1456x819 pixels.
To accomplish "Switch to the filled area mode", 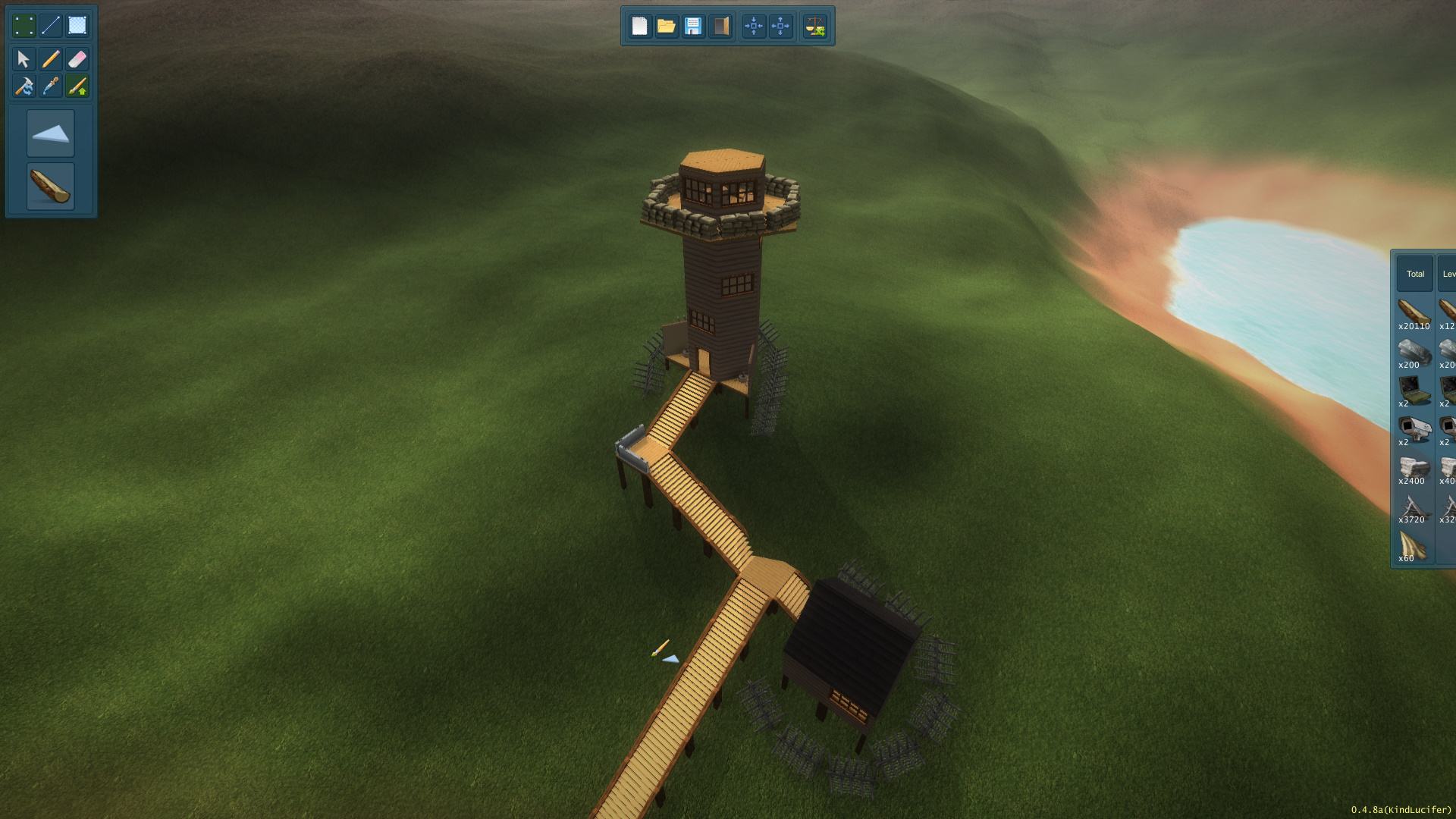I will click(x=77, y=26).
